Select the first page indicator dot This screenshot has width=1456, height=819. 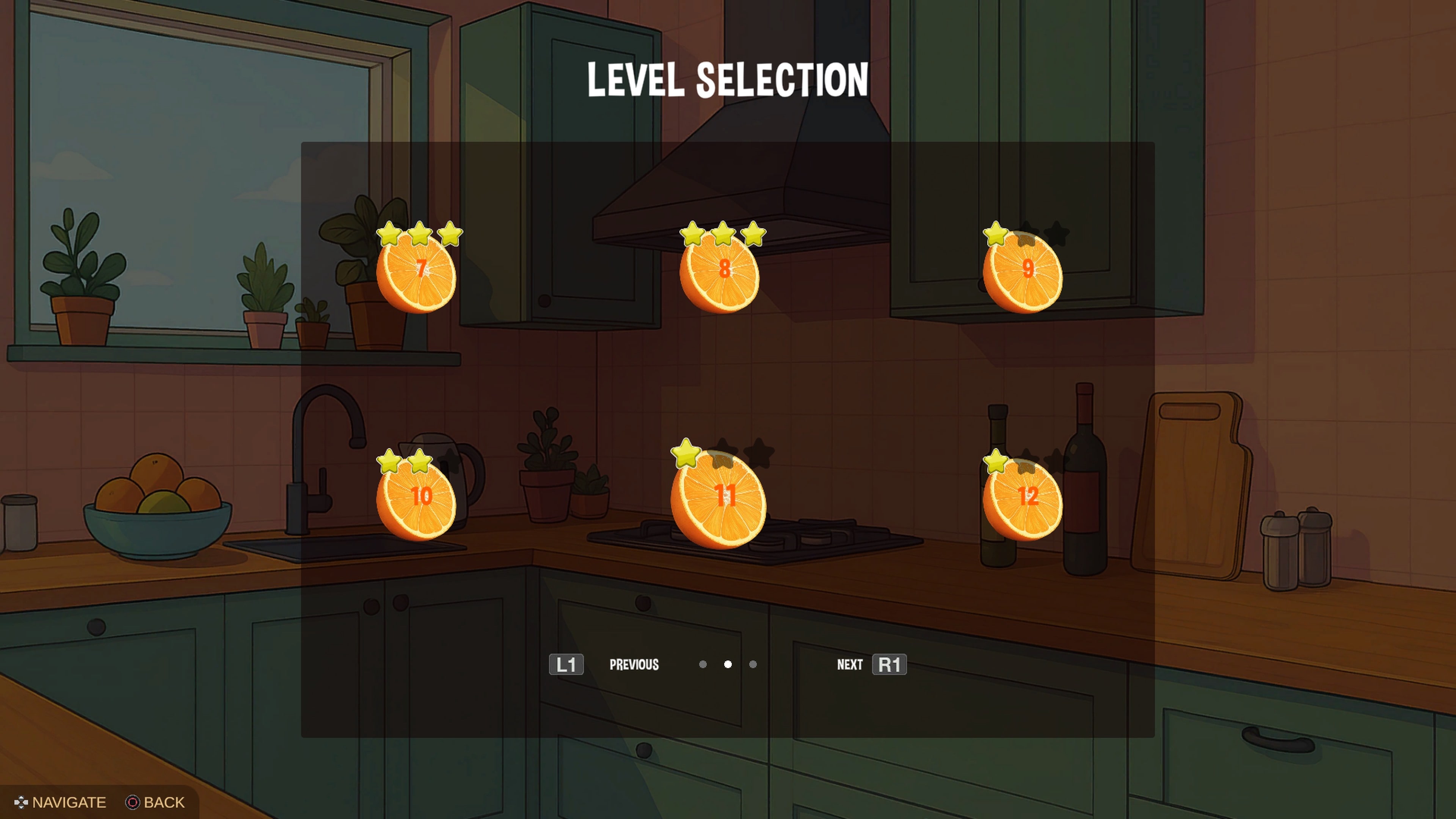pos(703,665)
